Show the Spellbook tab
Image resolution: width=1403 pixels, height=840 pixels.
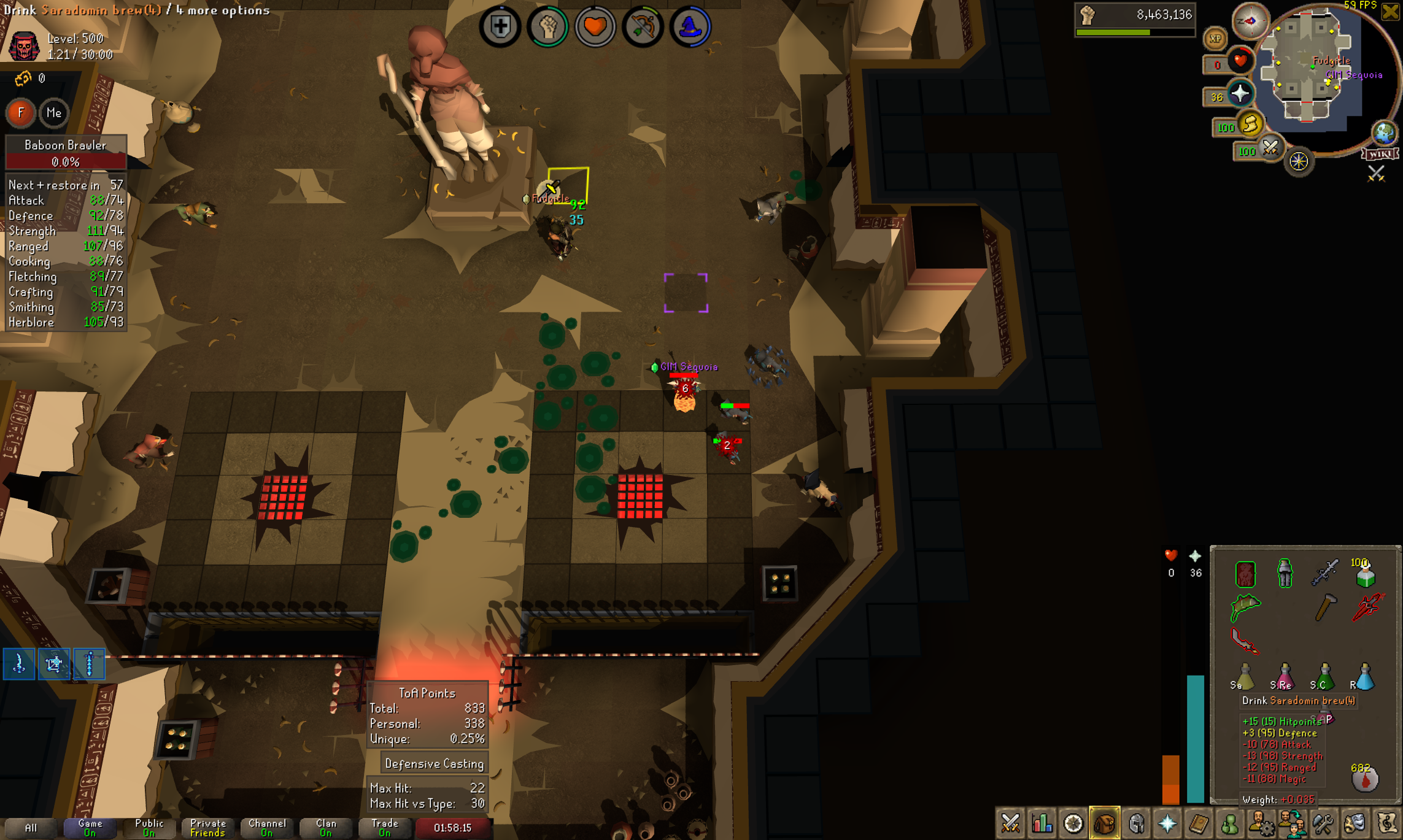click(x=1199, y=823)
